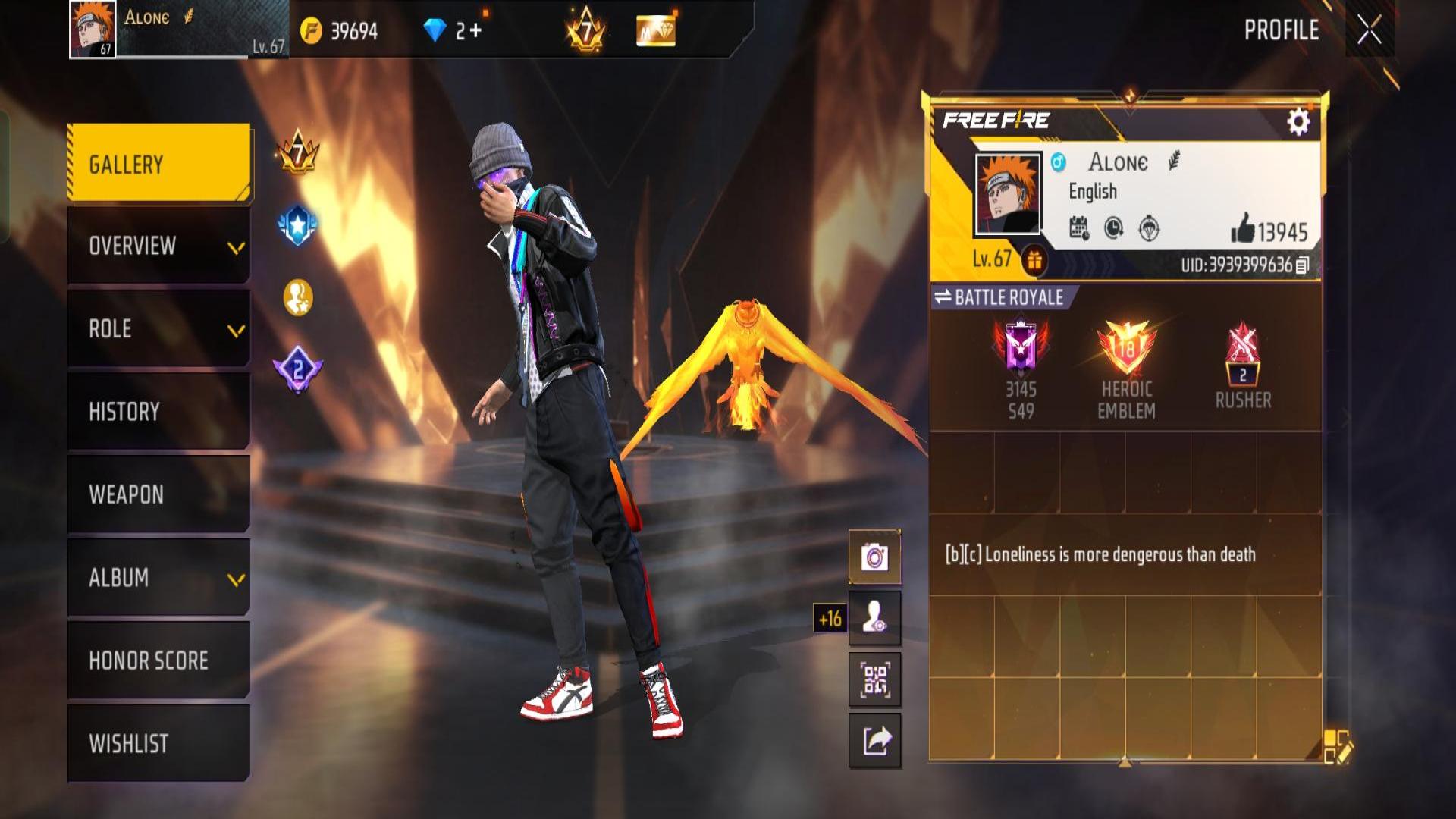1456x819 pixels.
Task: View the Honor Score tab
Action: [159, 661]
